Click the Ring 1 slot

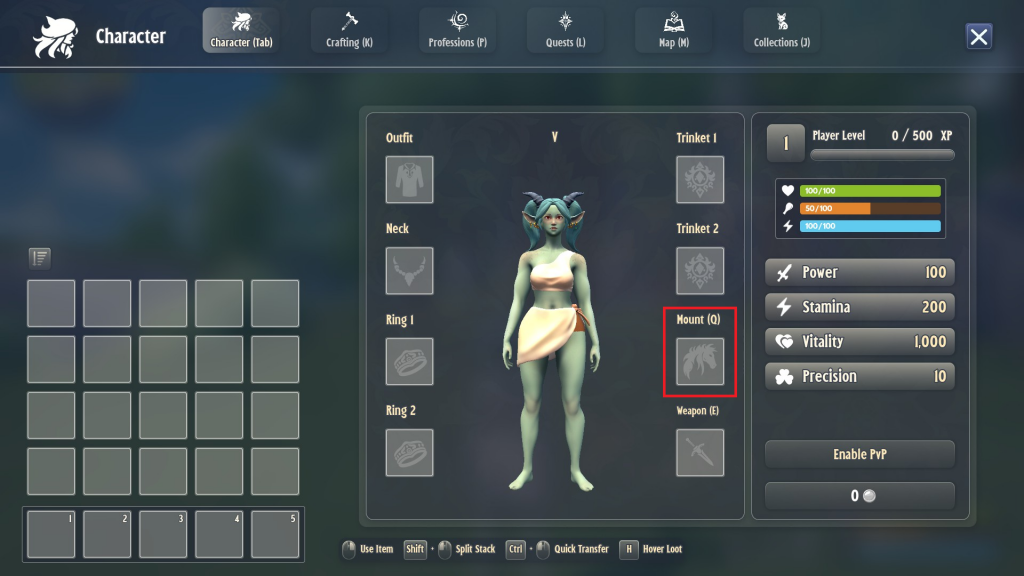coord(409,362)
